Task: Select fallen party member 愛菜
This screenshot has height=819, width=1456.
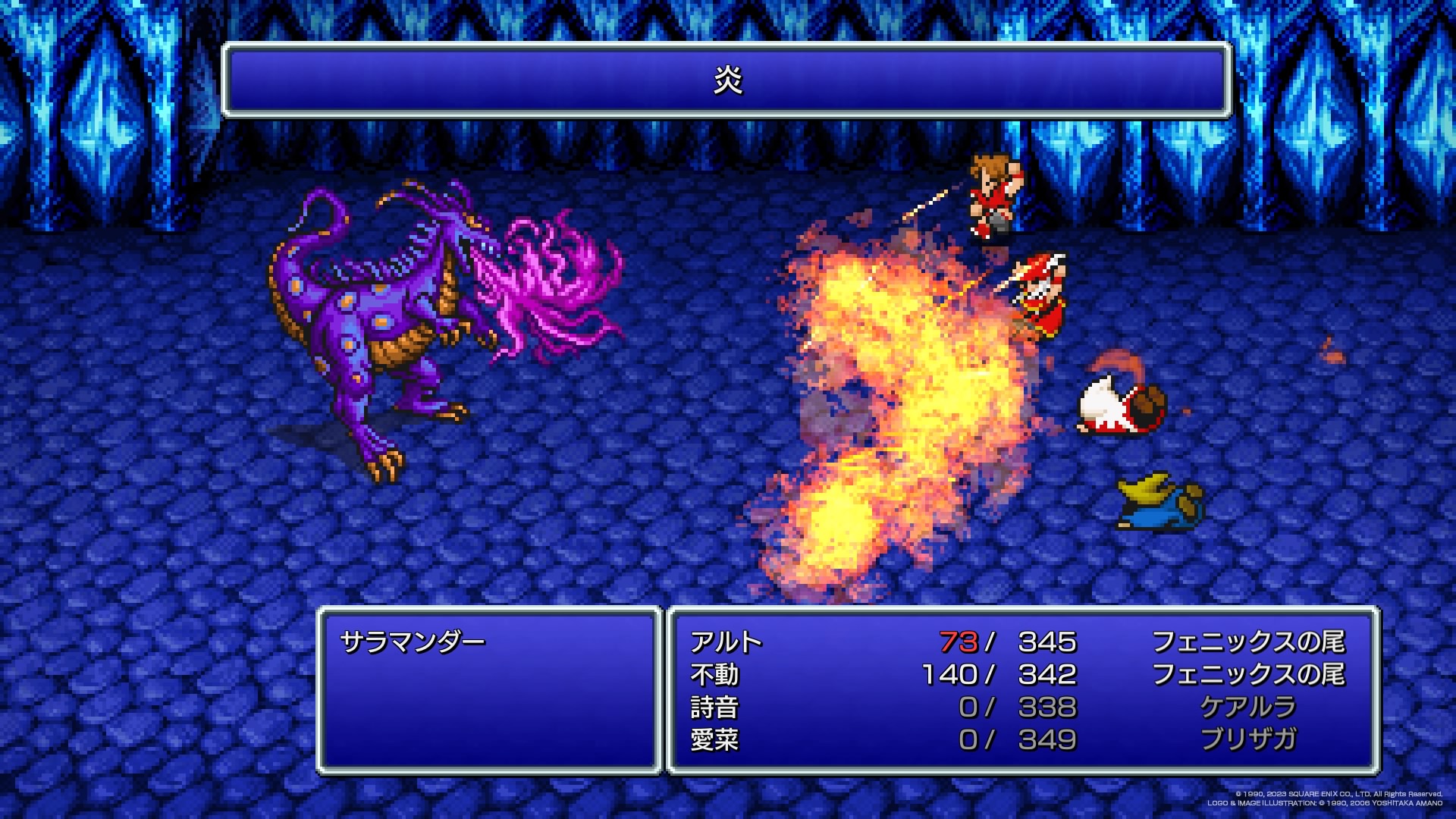Action: (714, 739)
